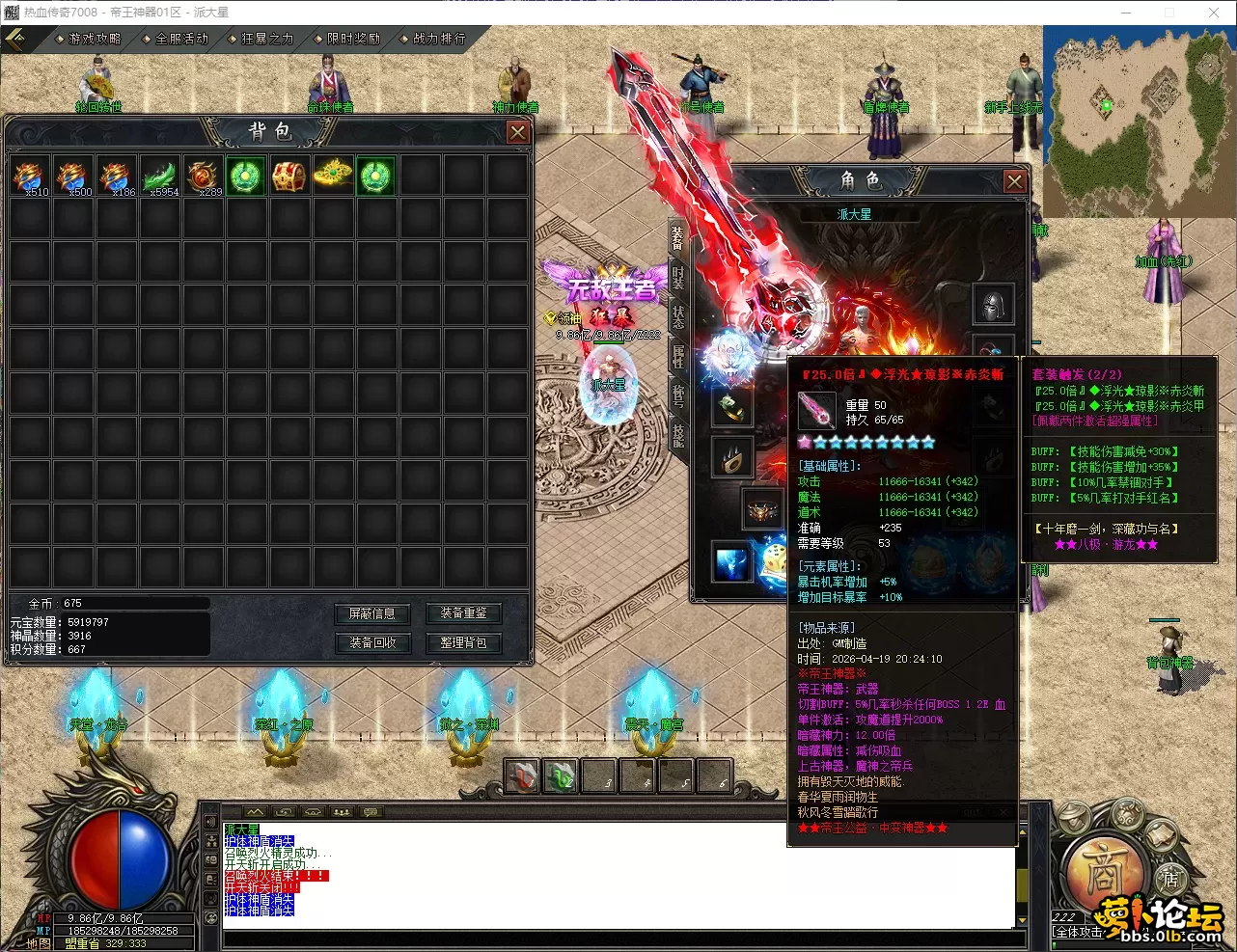Open 装备重鉴 equipment re-appraisal
The image size is (1237, 952).
(463, 613)
